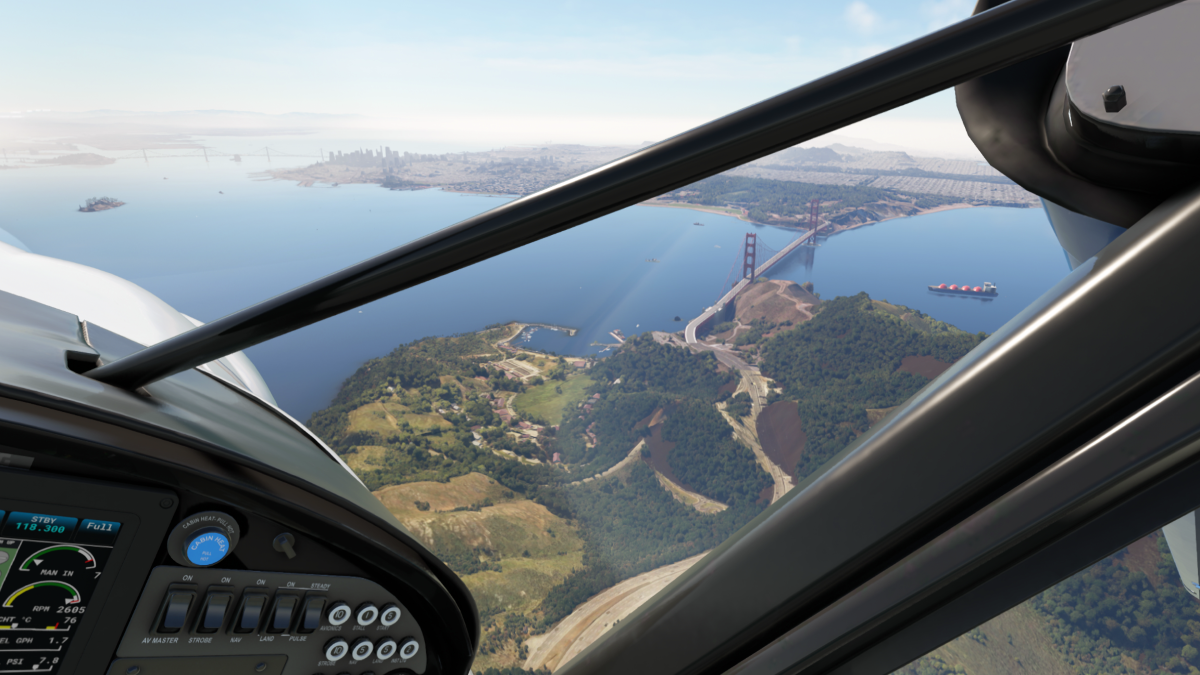Tap the Full button on the display
Viewport: 1200px width, 675px height.
tap(100, 526)
